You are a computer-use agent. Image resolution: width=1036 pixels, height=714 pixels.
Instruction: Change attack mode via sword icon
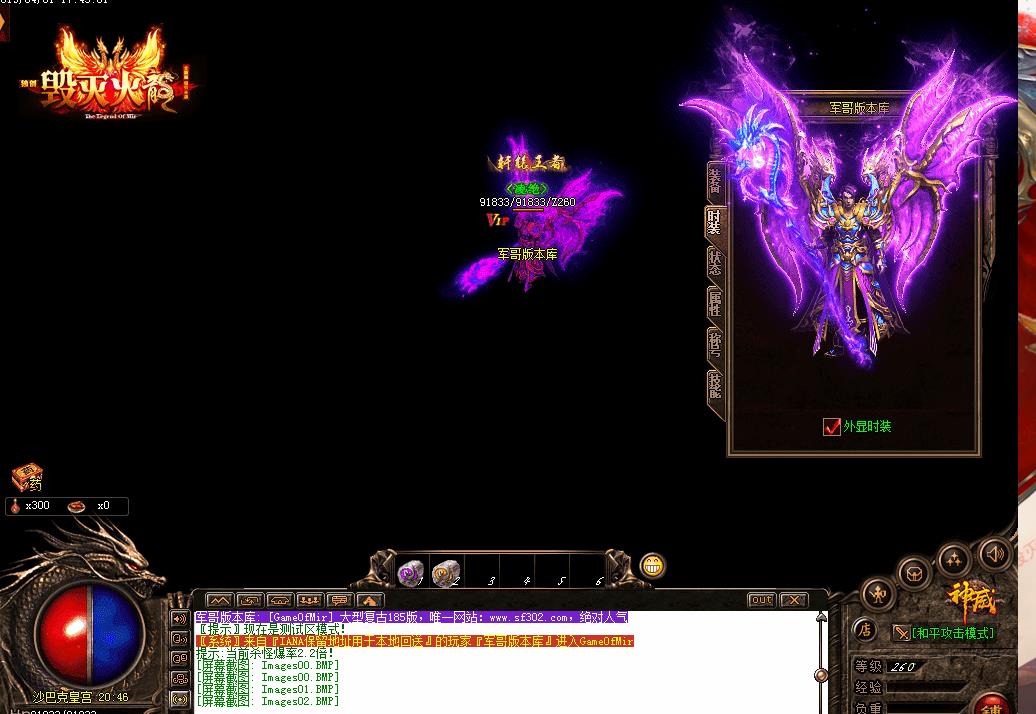click(x=901, y=633)
